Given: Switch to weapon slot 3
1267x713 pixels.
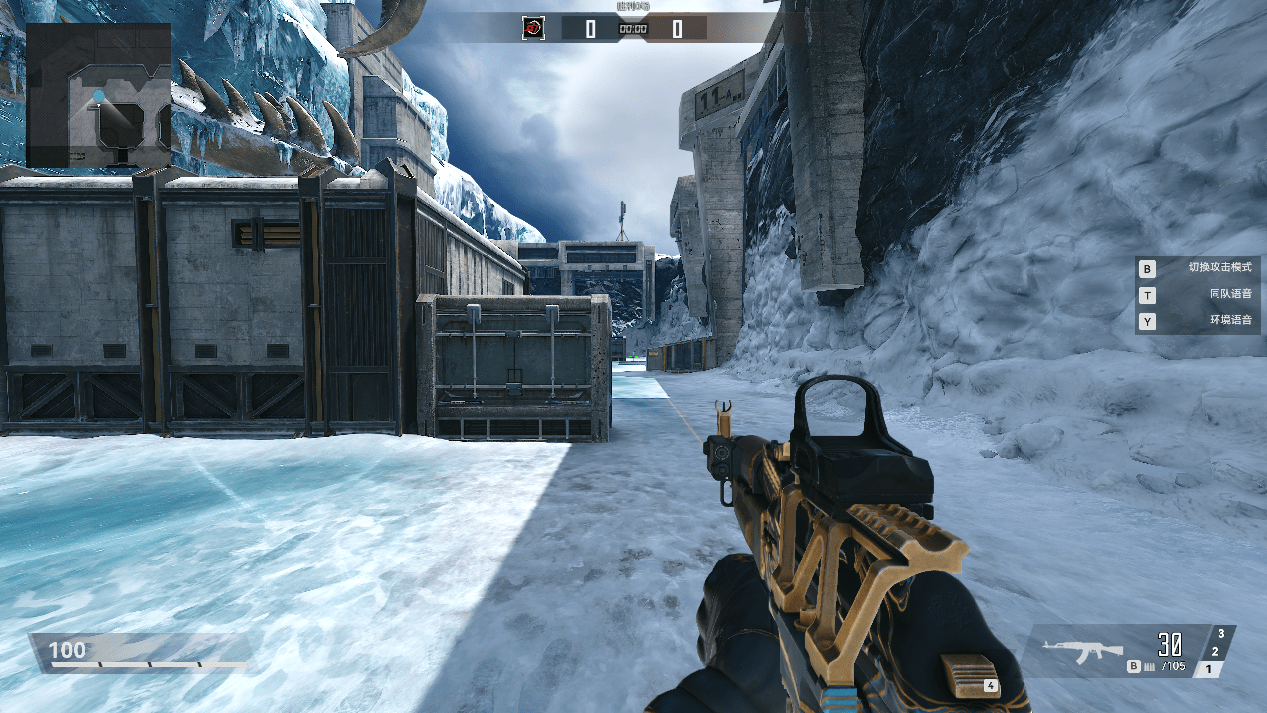Looking at the screenshot, I should point(1222,634).
